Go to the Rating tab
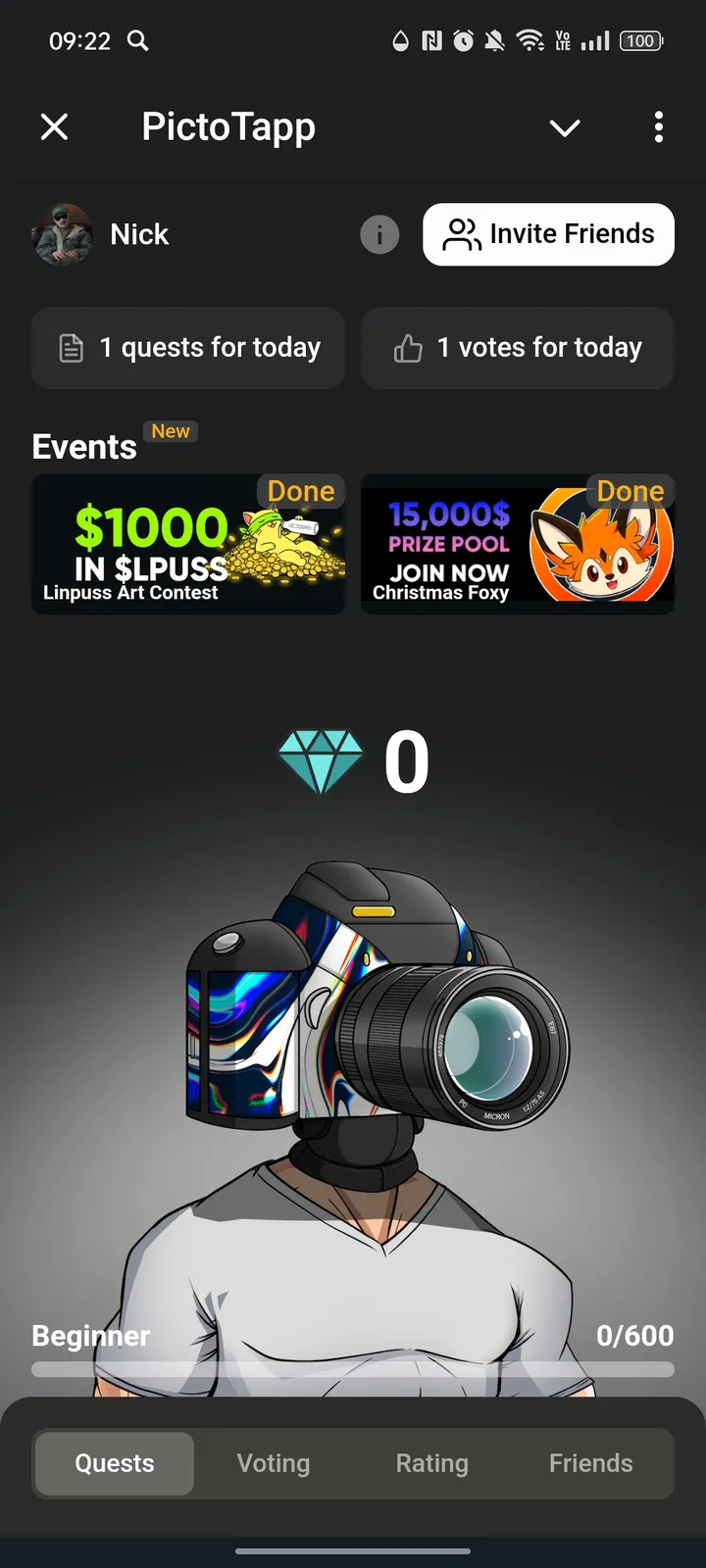 click(432, 1463)
